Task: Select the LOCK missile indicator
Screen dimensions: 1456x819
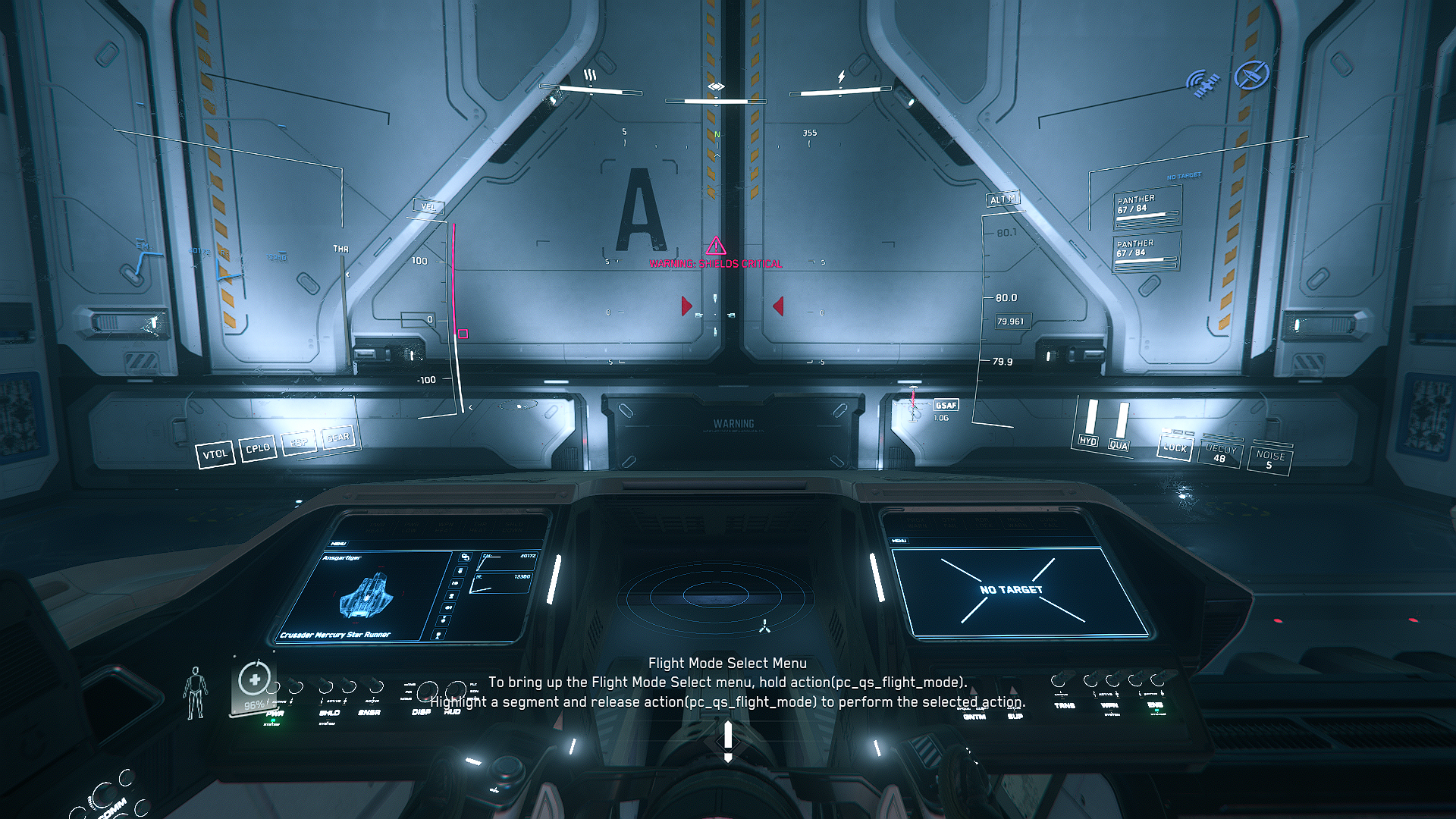Action: click(1175, 447)
